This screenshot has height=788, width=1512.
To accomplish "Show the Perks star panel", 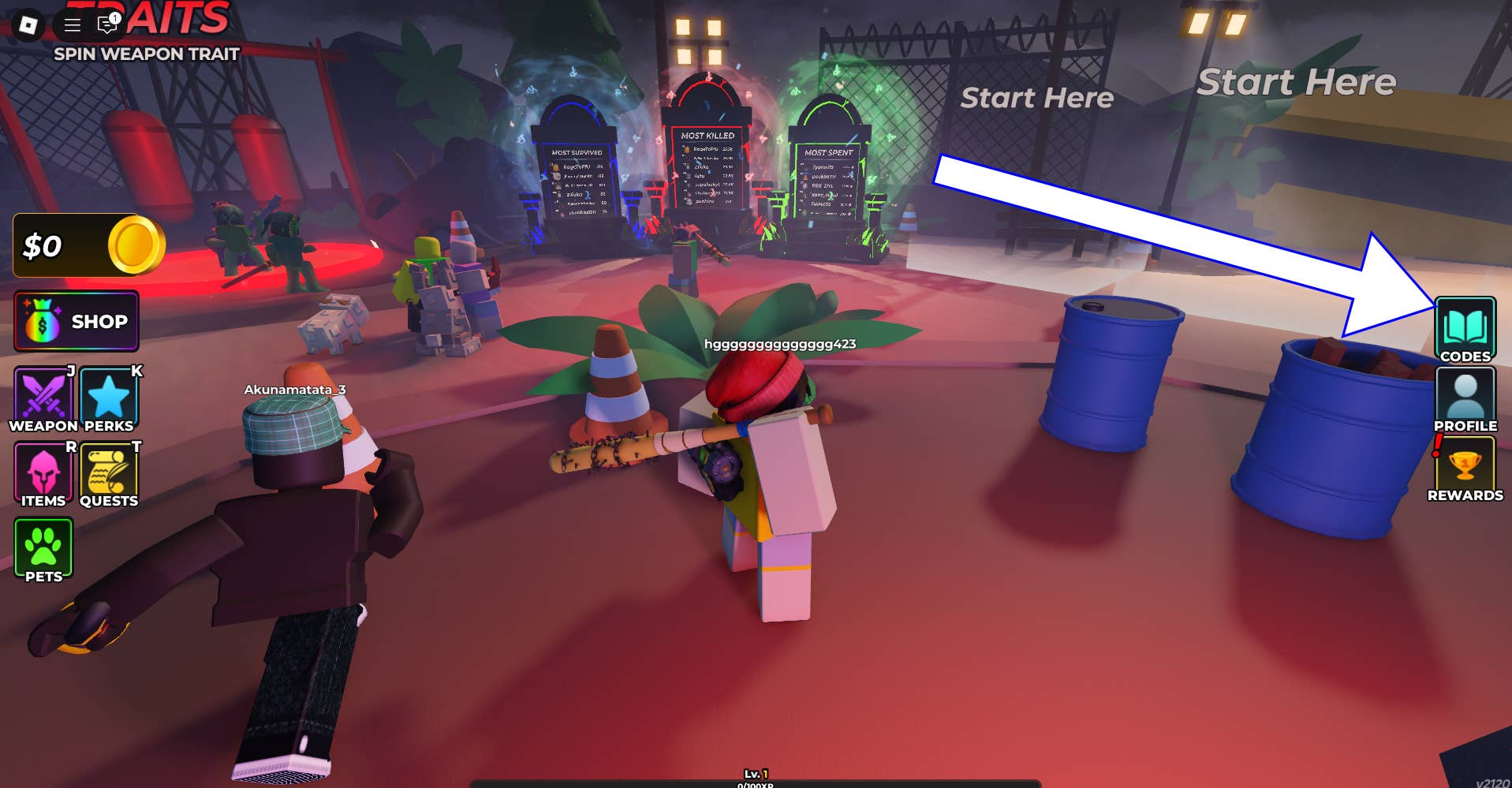I will click(109, 398).
